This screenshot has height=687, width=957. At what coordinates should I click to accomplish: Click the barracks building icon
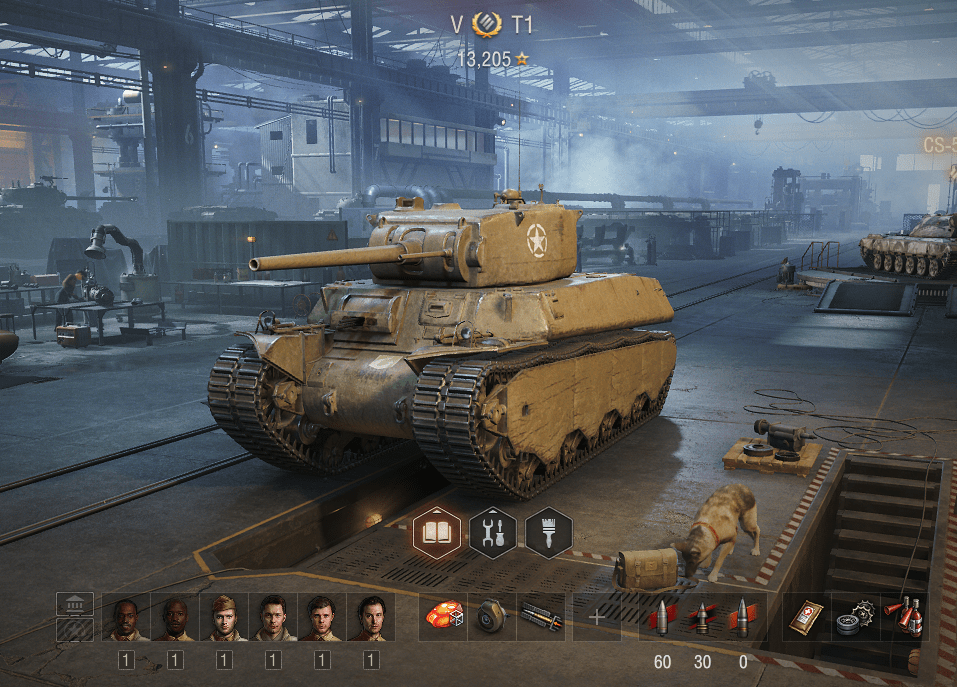(75, 603)
